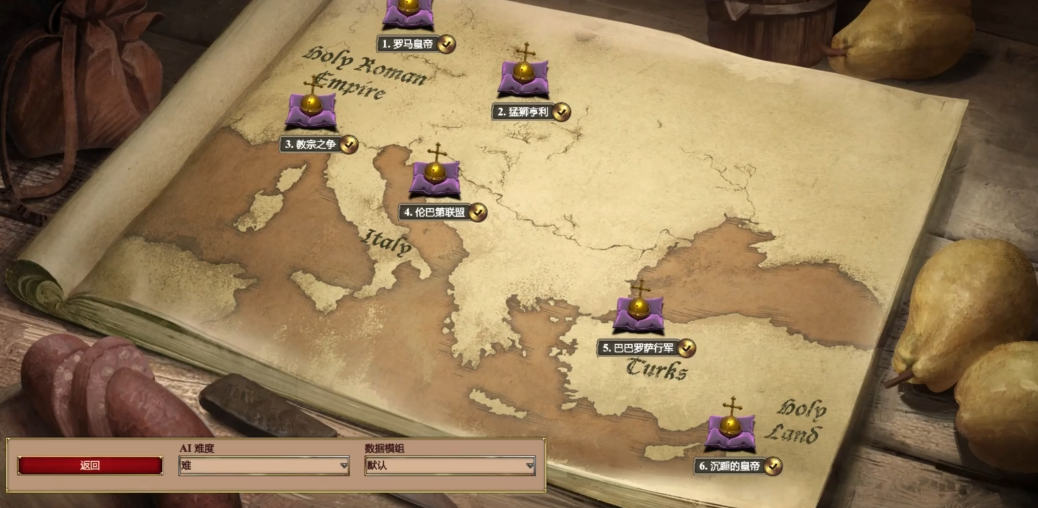
Task: Select scenario 6 沉睡的皇帝
Action: (730, 431)
